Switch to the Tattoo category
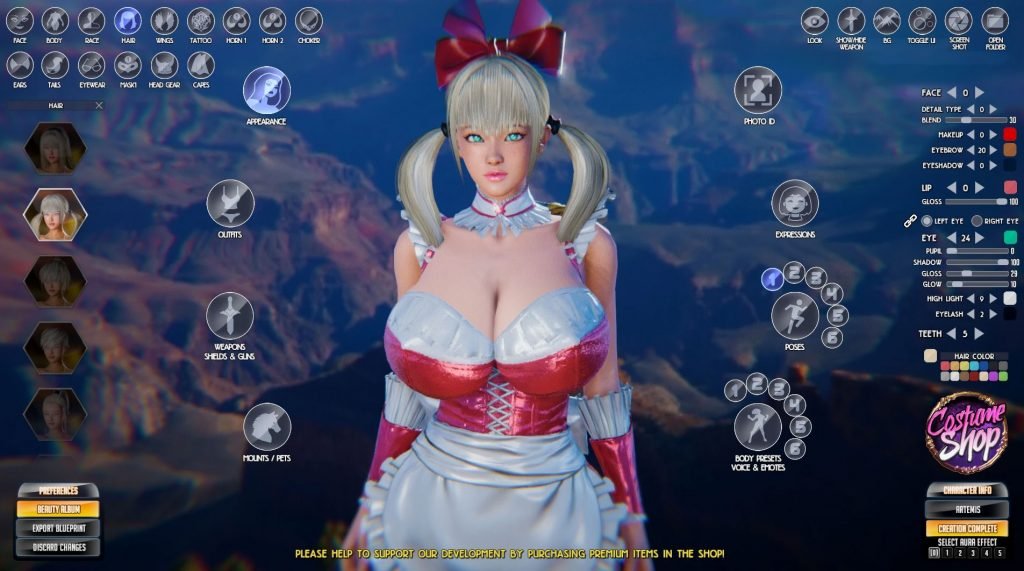The width and height of the screenshot is (1024, 571). coord(201,21)
